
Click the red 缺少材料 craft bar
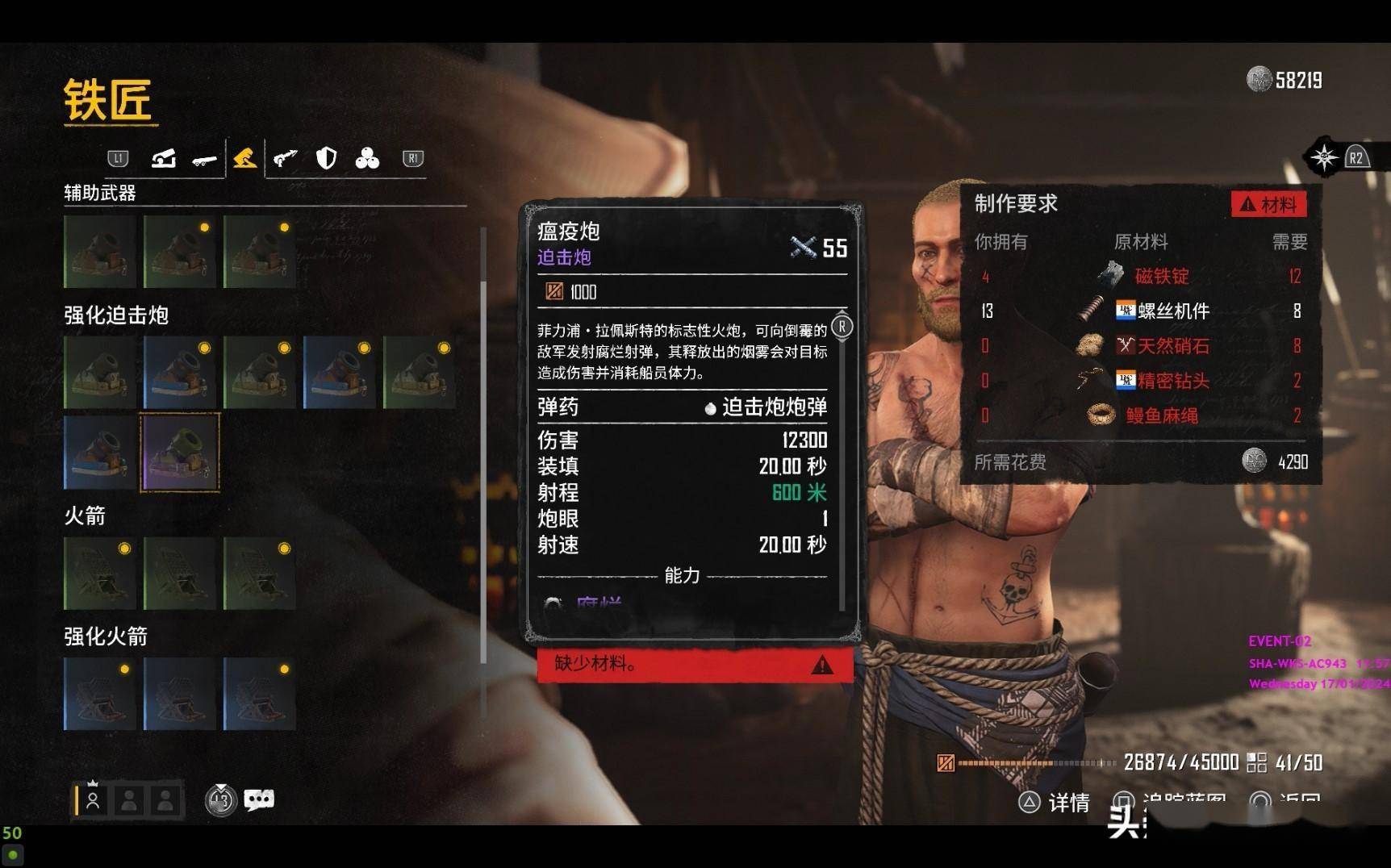695,664
